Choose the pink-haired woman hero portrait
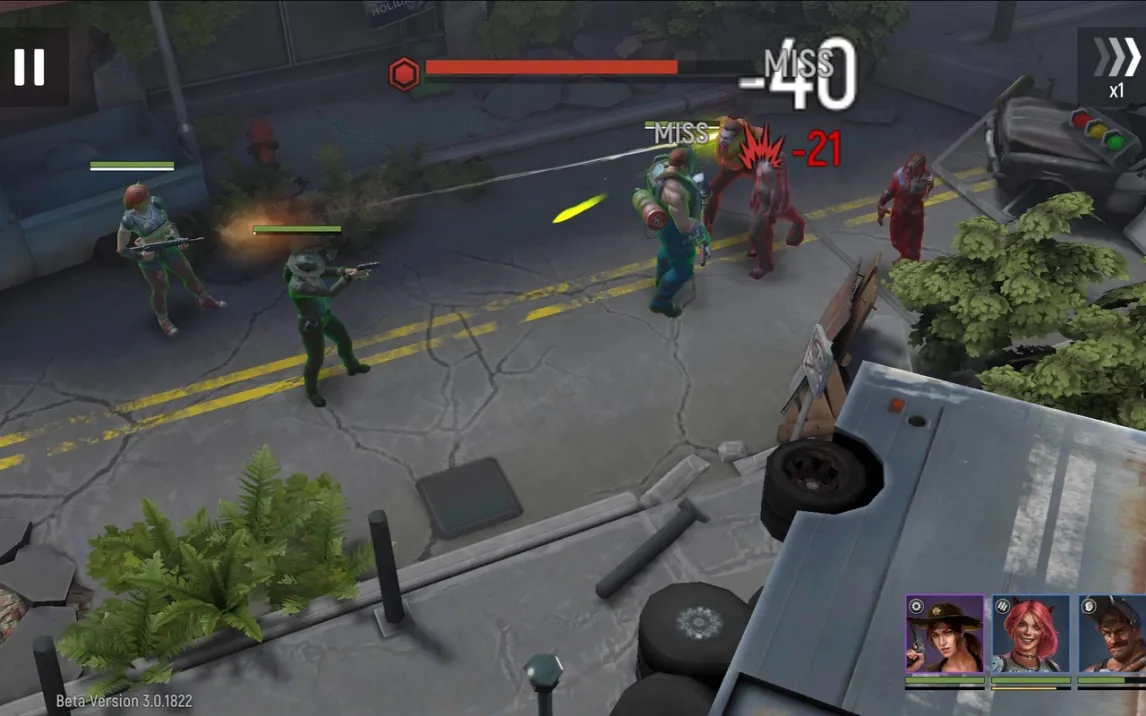 click(x=1030, y=634)
